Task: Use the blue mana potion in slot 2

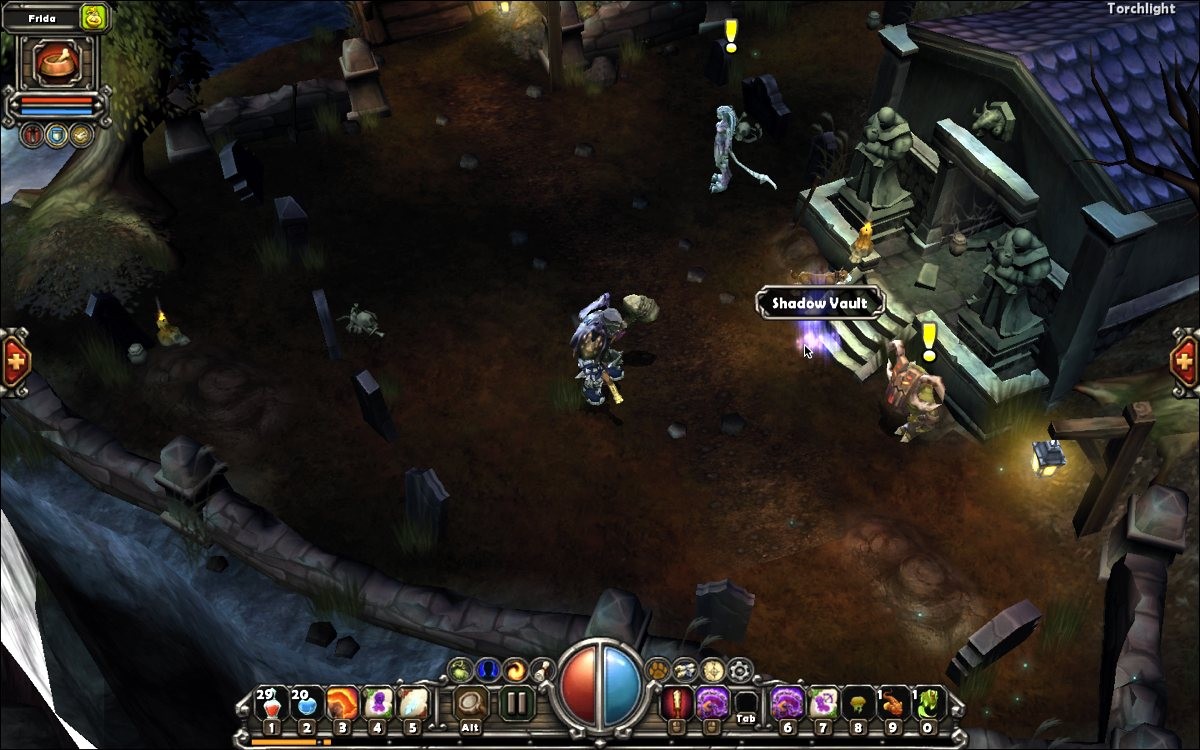Action: 306,703
